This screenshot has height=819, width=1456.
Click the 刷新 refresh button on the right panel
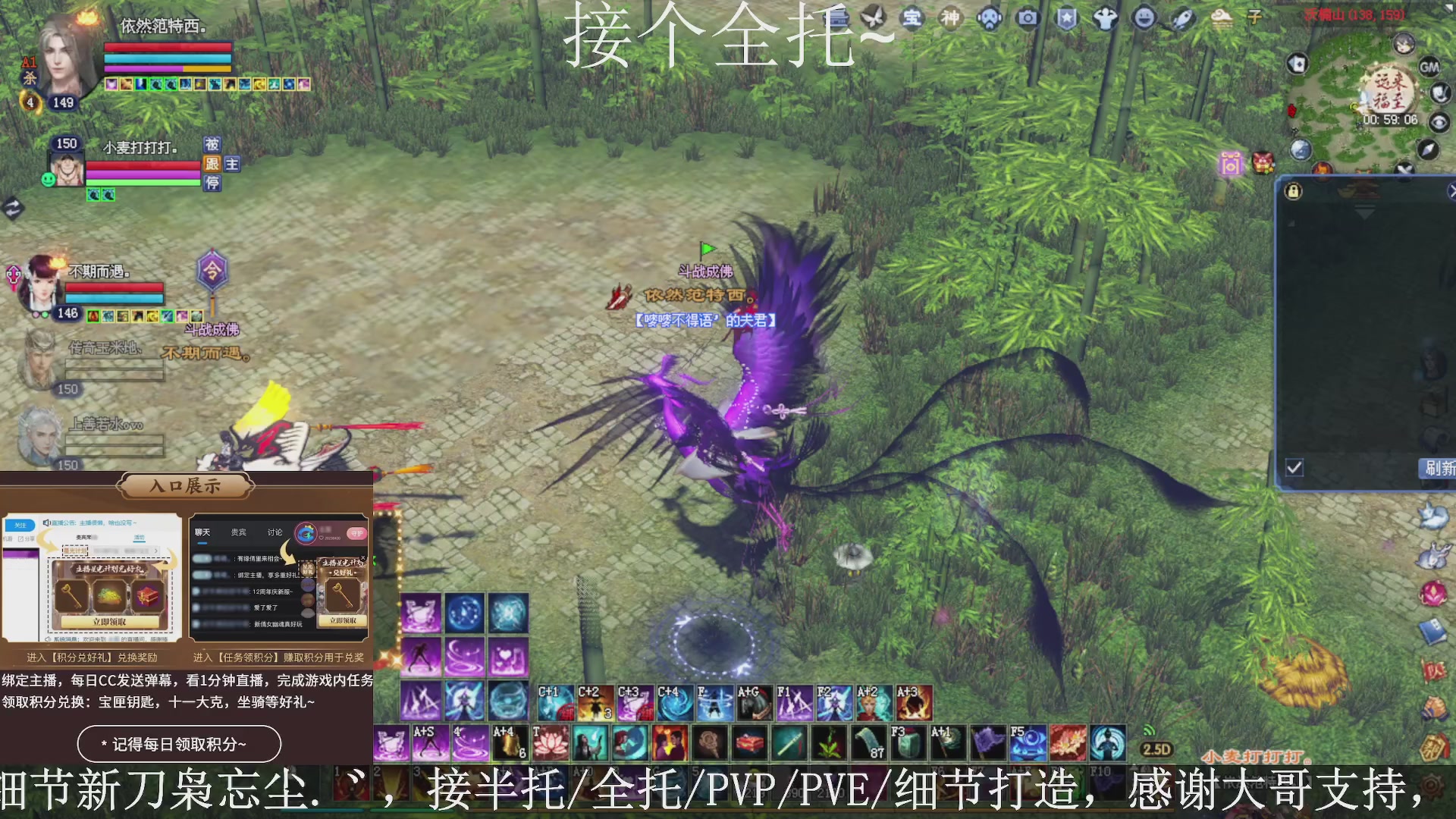(x=1439, y=469)
